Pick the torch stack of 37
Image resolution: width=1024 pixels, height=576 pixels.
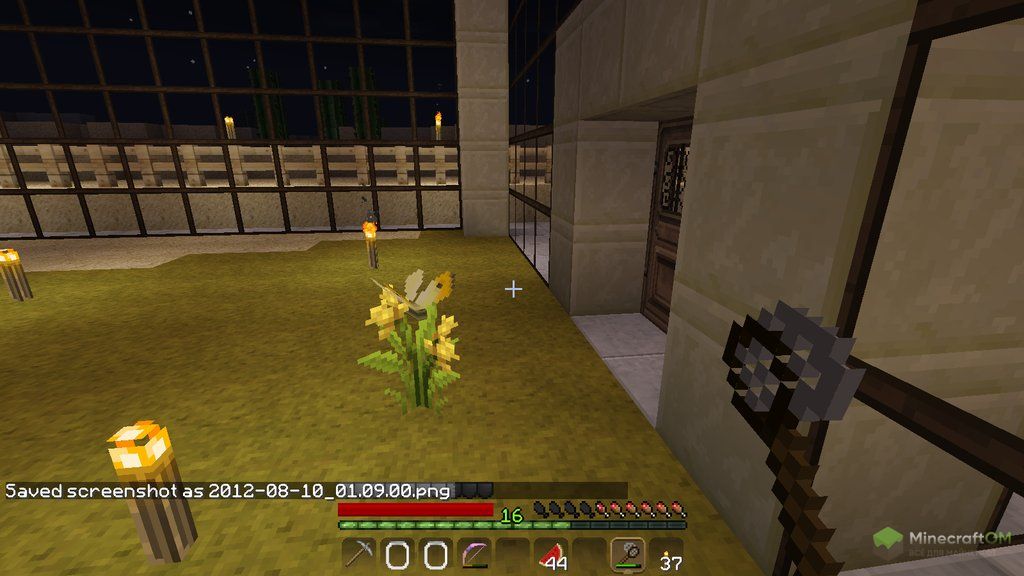coord(664,554)
